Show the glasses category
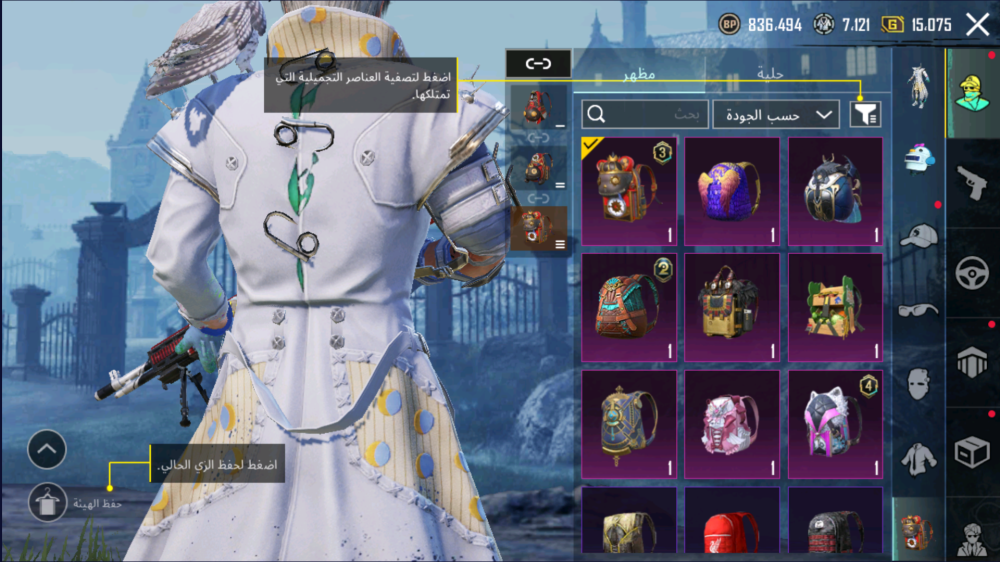This screenshot has height=562, width=1000. (918, 309)
